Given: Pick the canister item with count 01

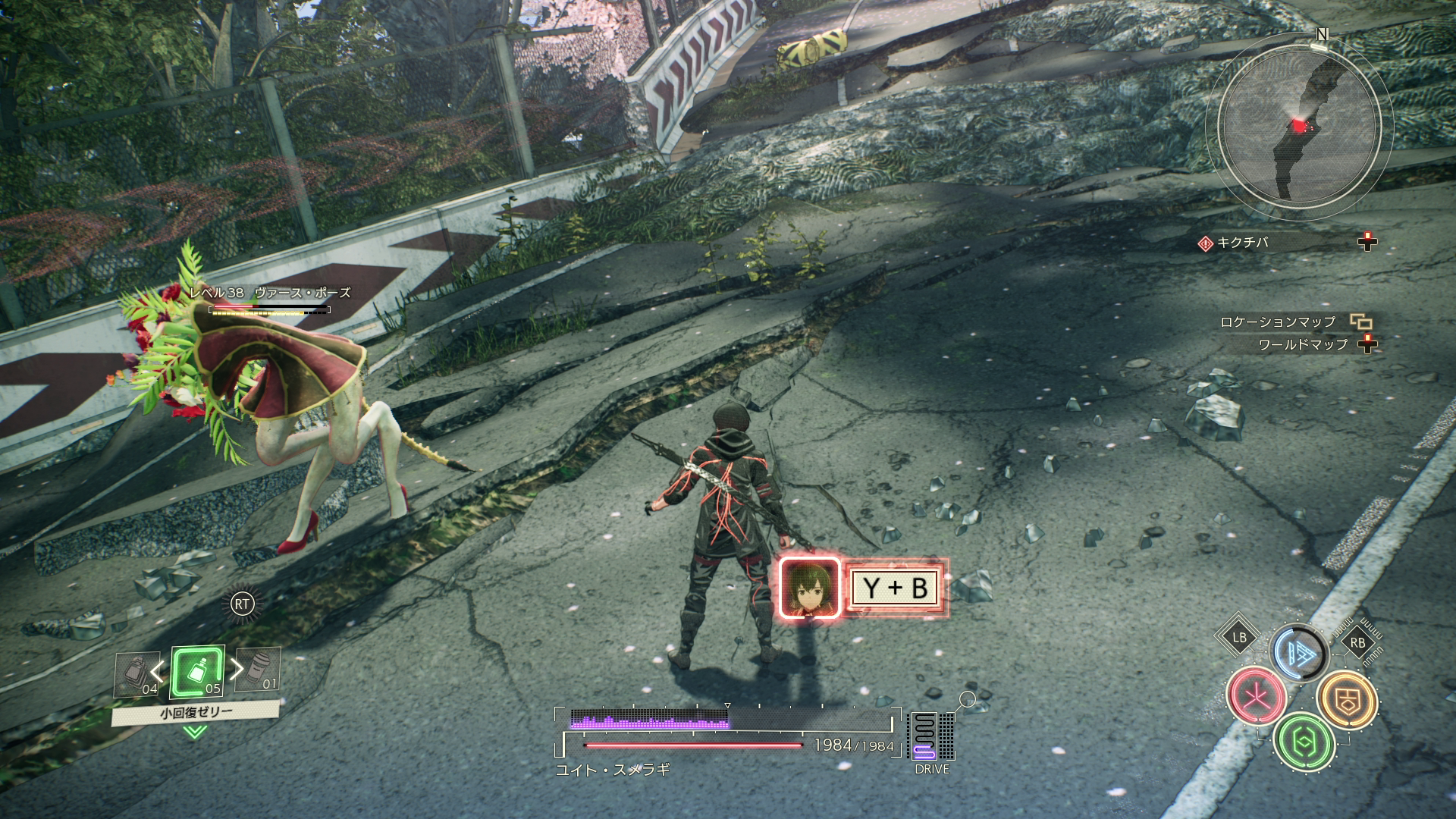Looking at the screenshot, I should click(x=258, y=670).
